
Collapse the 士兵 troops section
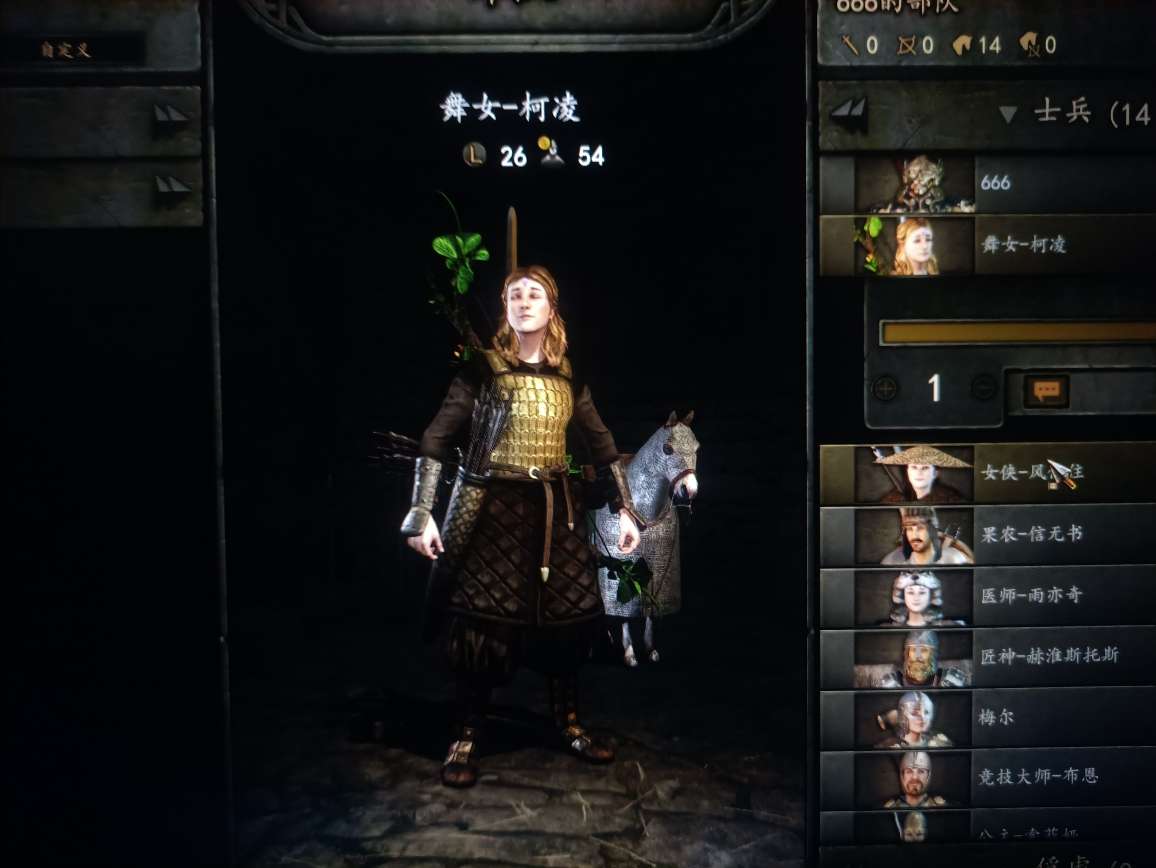pyautogui.click(x=1008, y=114)
